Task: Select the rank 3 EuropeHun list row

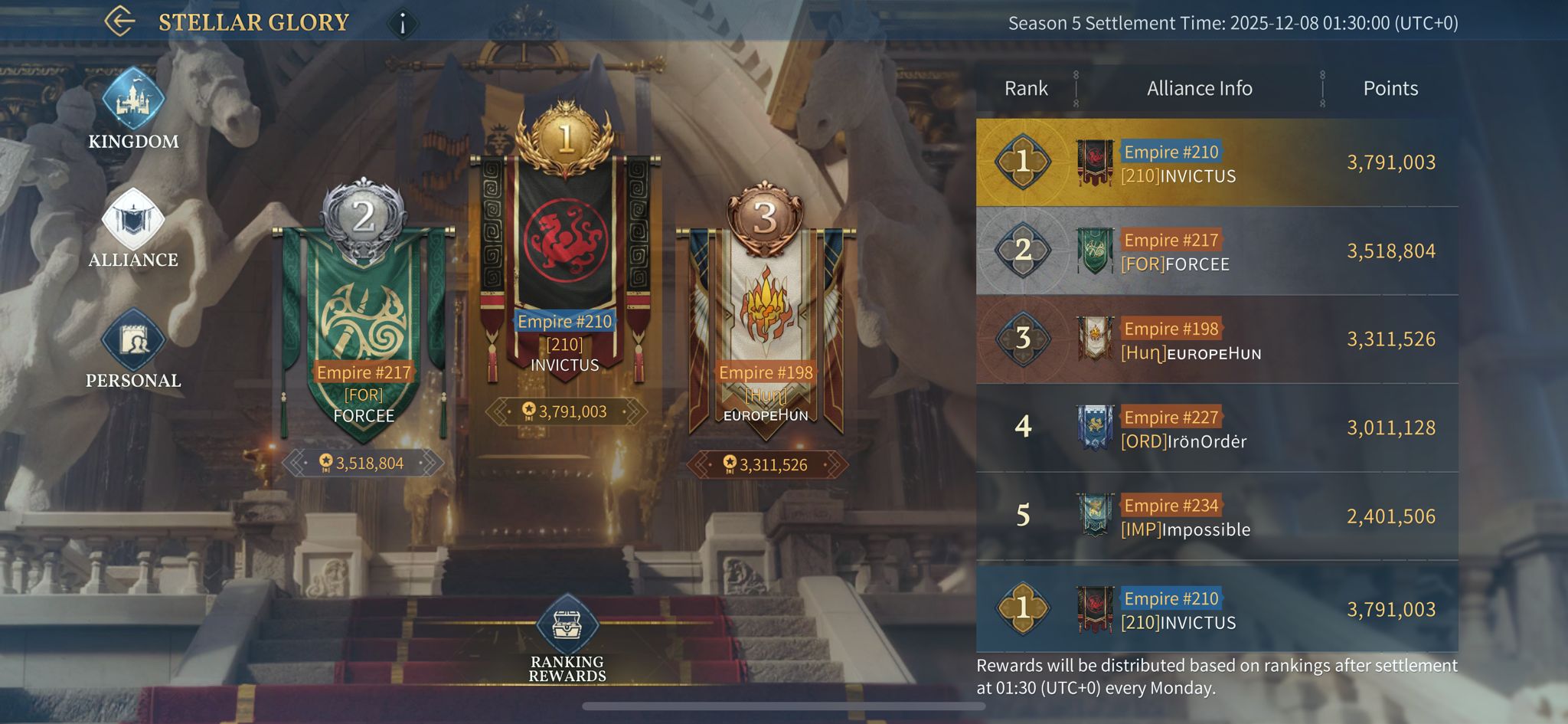Action: pos(1217,339)
